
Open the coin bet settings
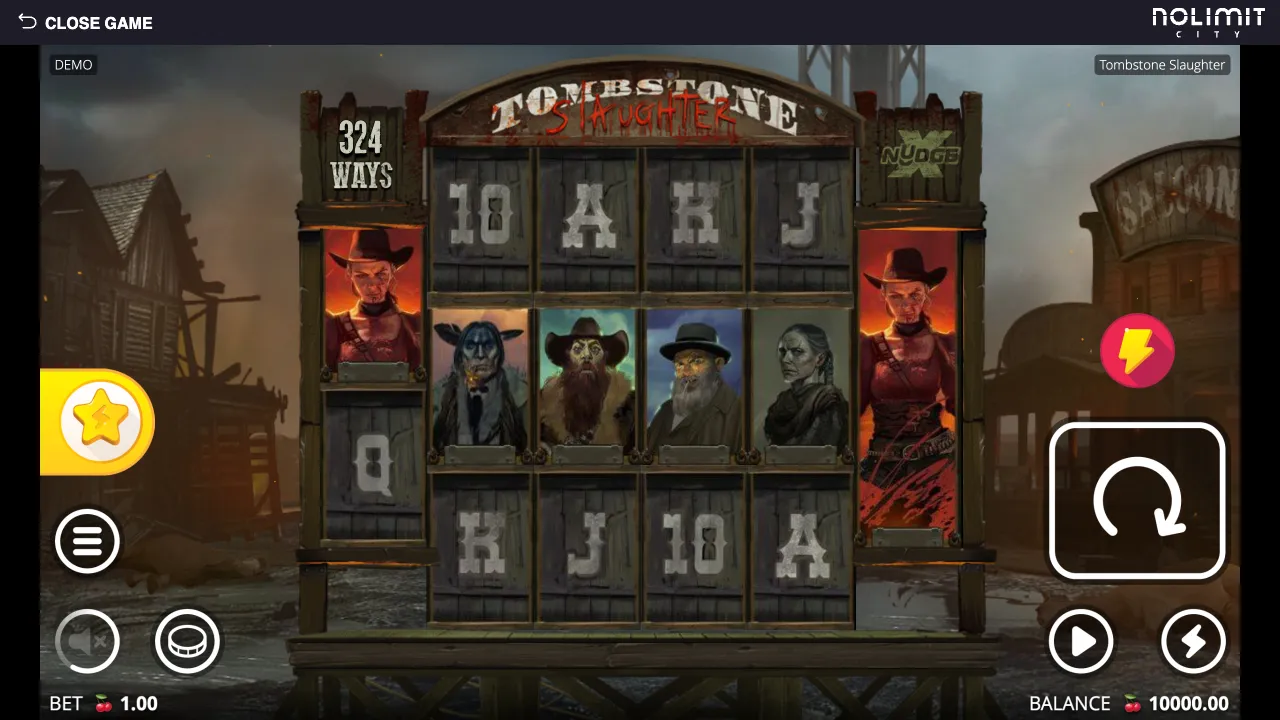point(188,641)
